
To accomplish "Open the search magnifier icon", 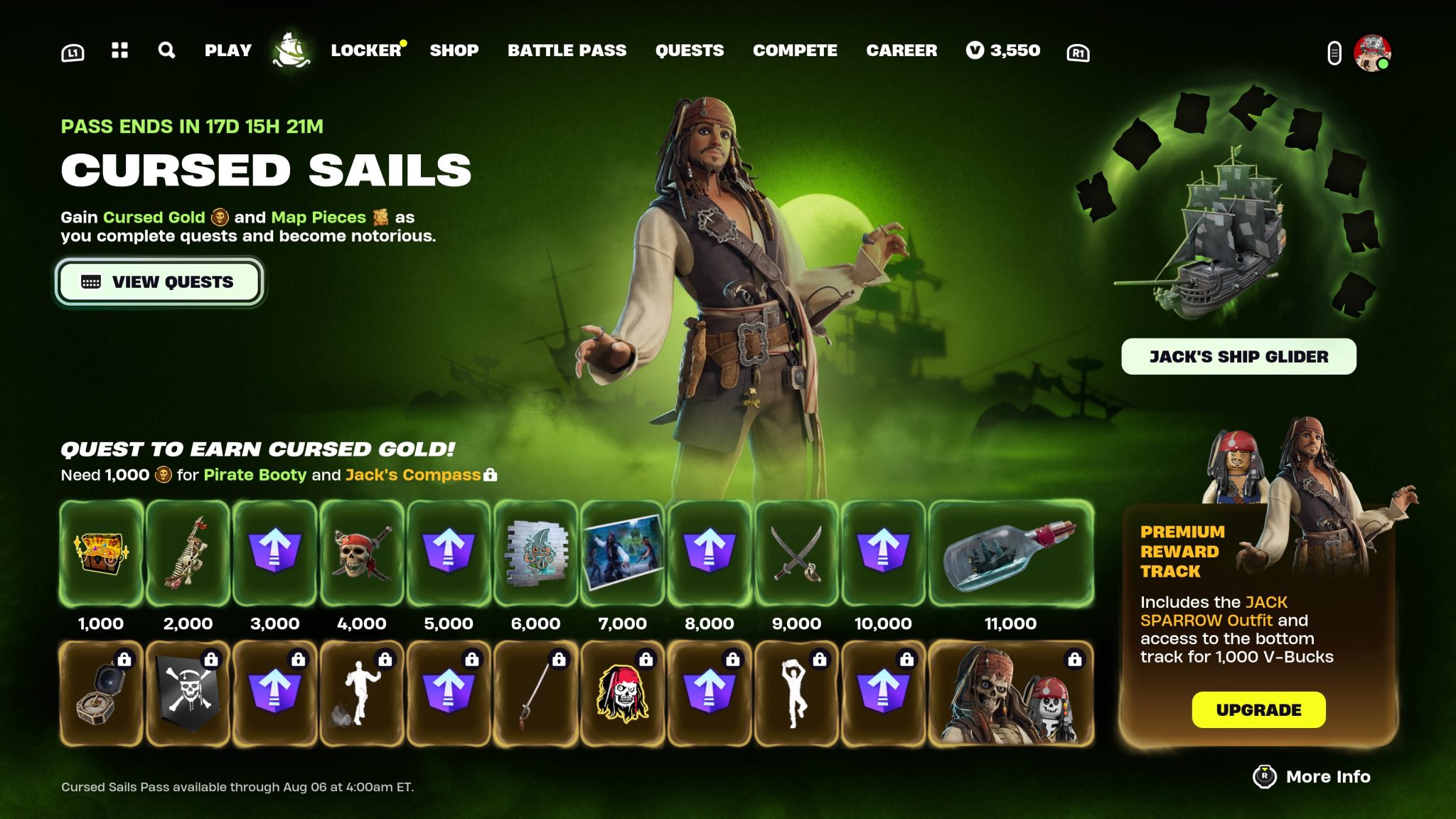I will pos(166,50).
